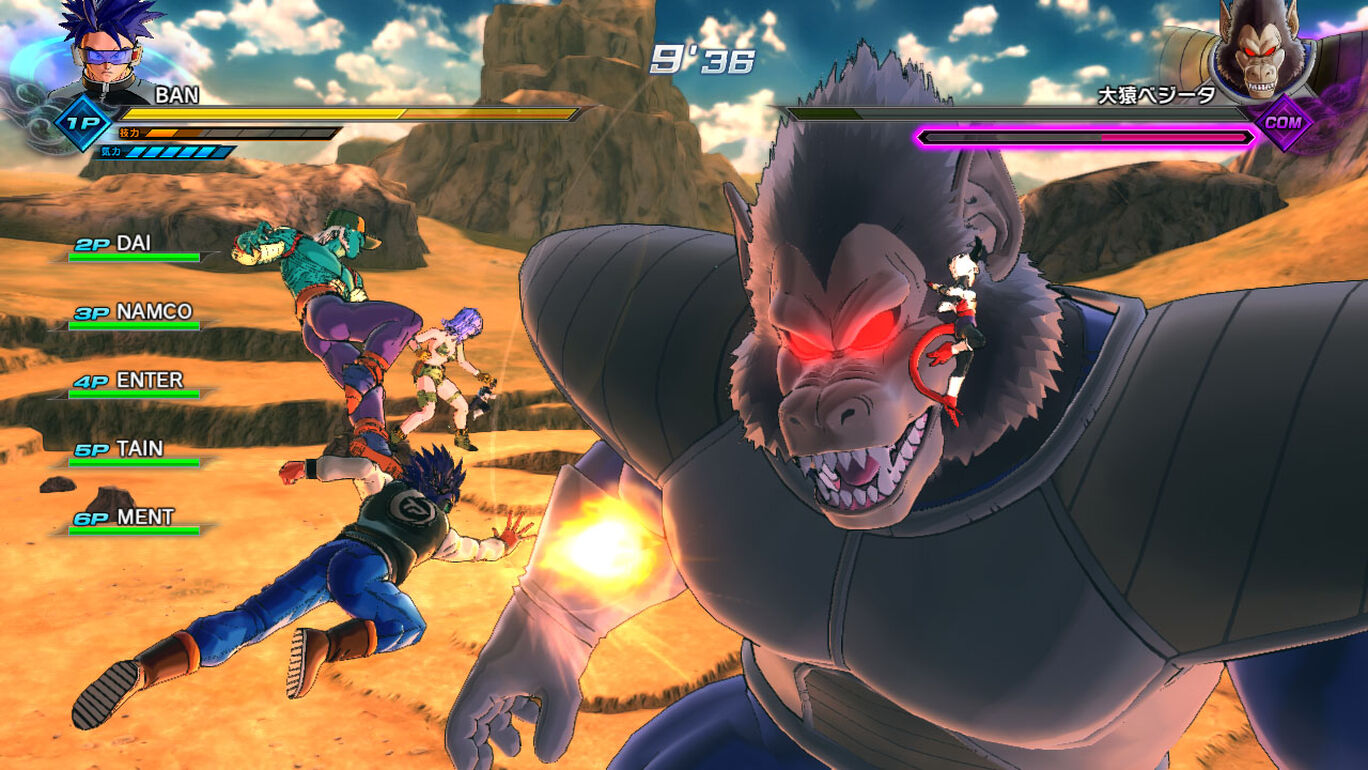This screenshot has height=770, width=1368.
Task: Click the 9'36 match timer
Action: click(x=705, y=60)
